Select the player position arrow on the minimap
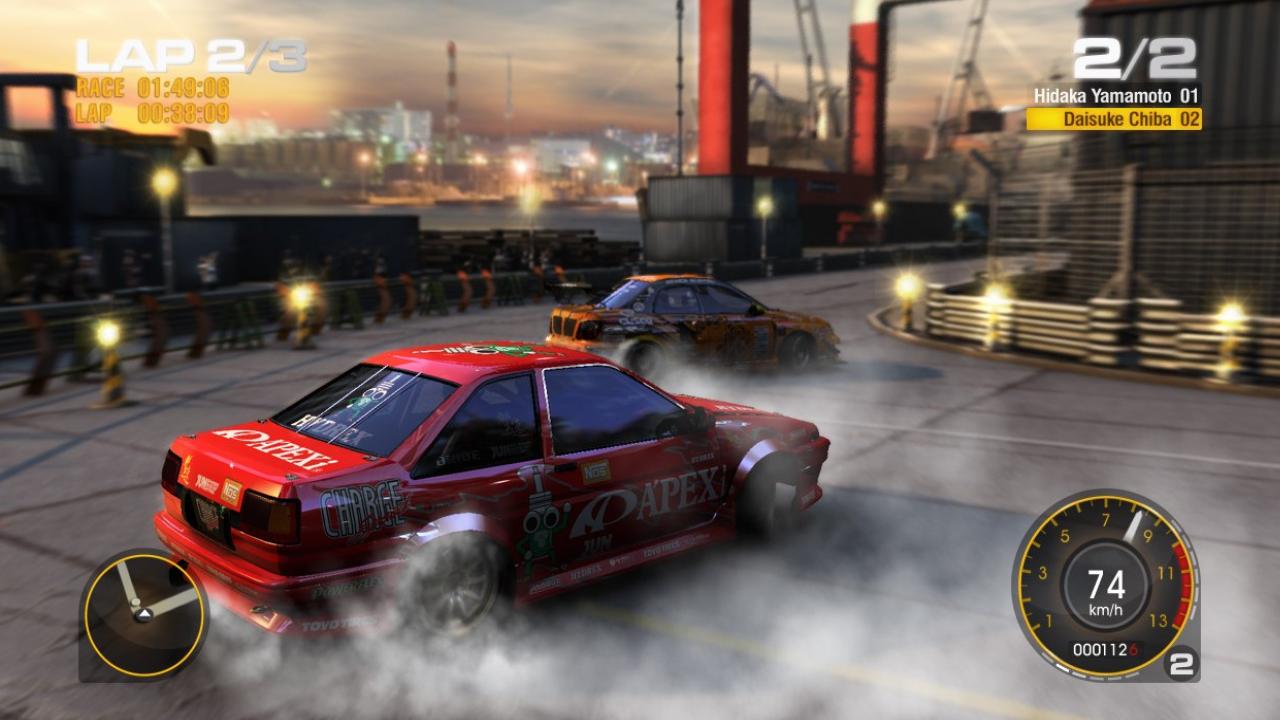The width and height of the screenshot is (1280, 720). [144, 614]
